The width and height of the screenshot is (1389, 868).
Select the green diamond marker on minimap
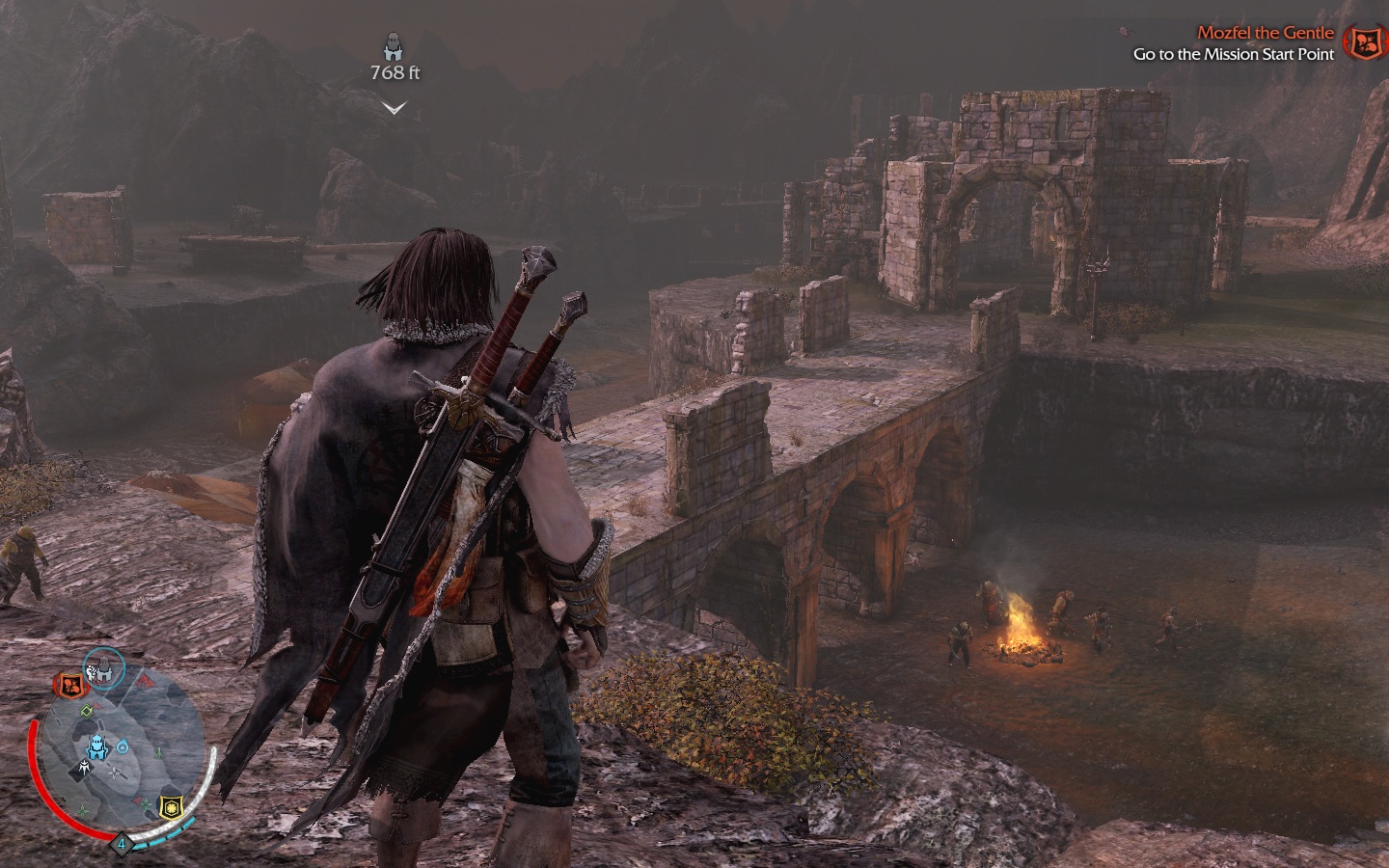point(86,712)
